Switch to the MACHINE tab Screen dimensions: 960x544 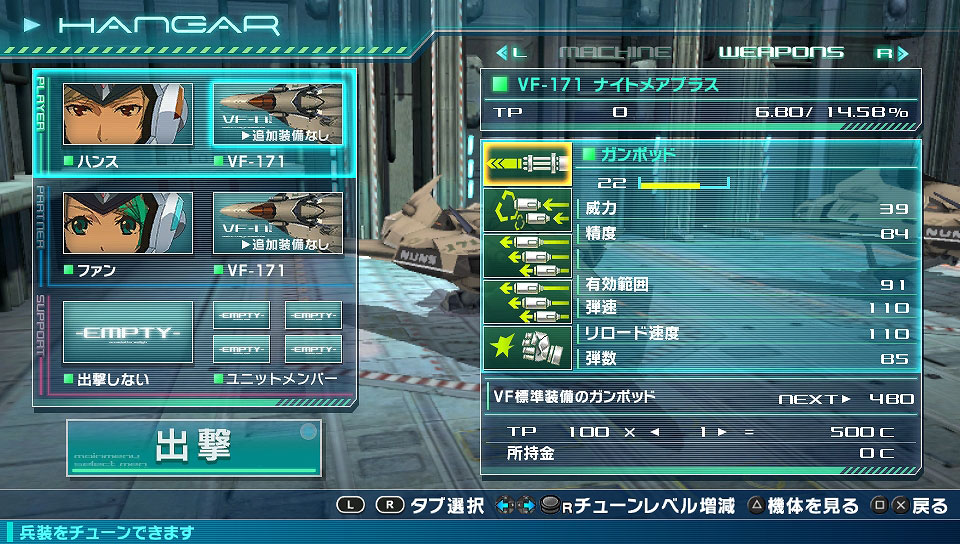615,52
